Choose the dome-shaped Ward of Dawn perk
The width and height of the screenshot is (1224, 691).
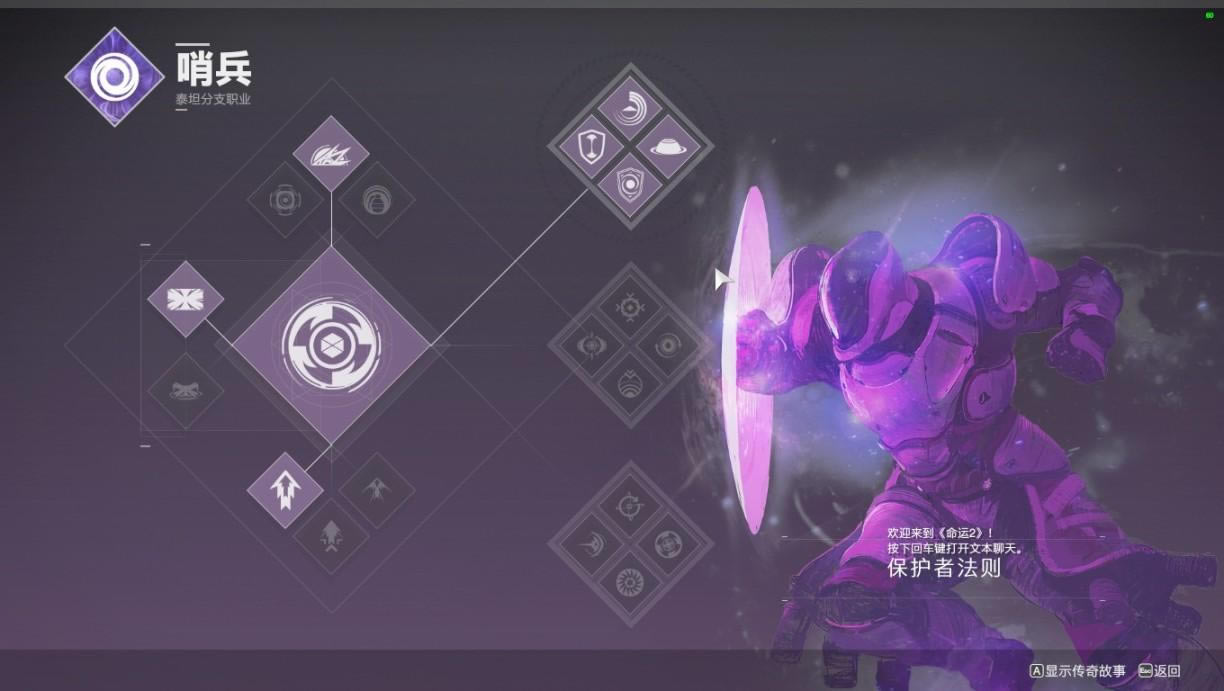(x=668, y=146)
